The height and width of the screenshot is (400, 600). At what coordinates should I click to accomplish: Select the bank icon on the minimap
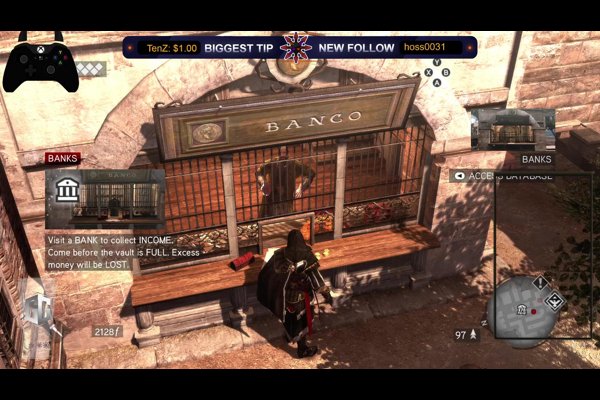521,310
